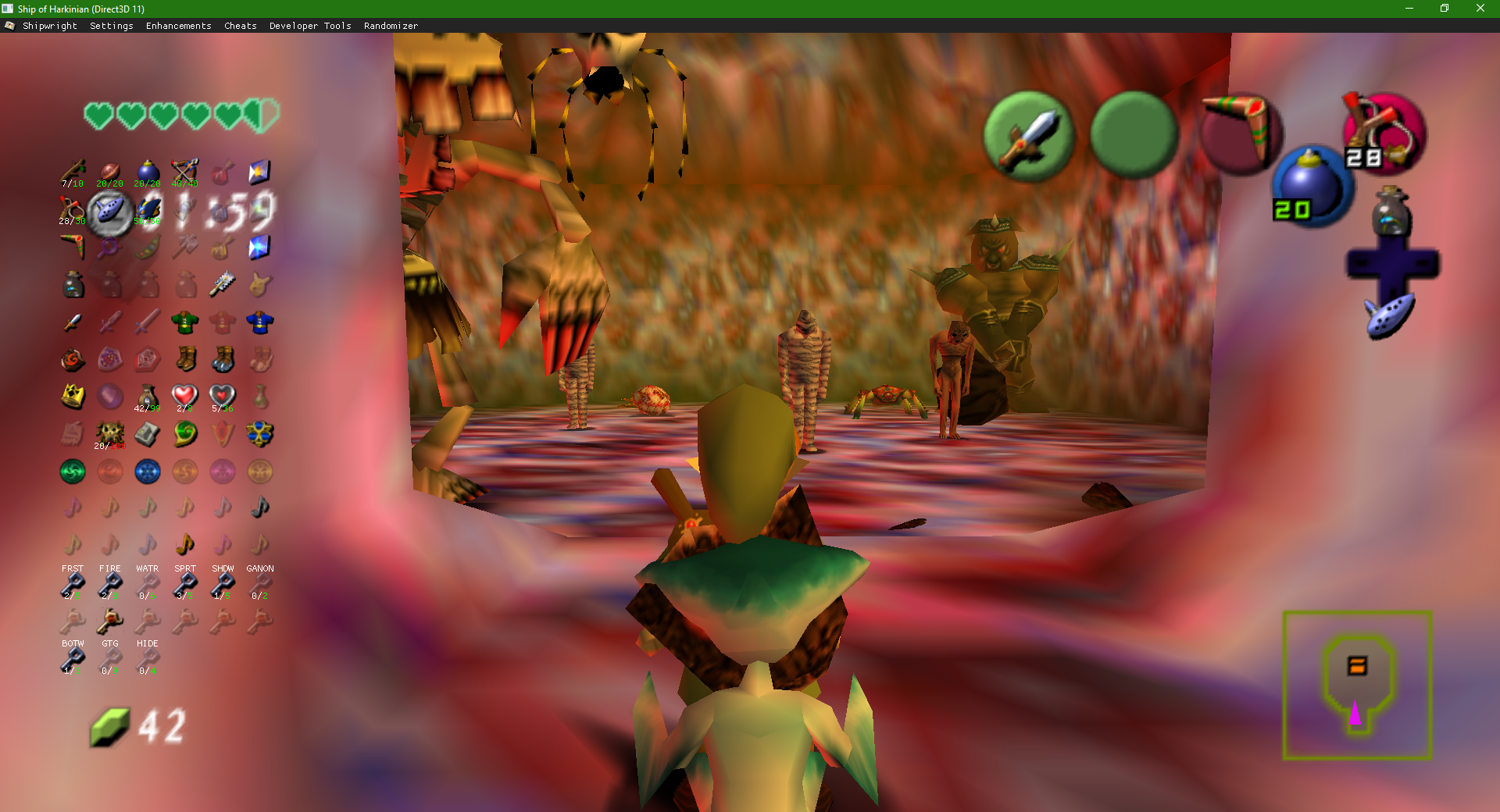Select the Boomerang tracker icon
Image resolution: width=1500 pixels, height=812 pixels.
click(72, 246)
